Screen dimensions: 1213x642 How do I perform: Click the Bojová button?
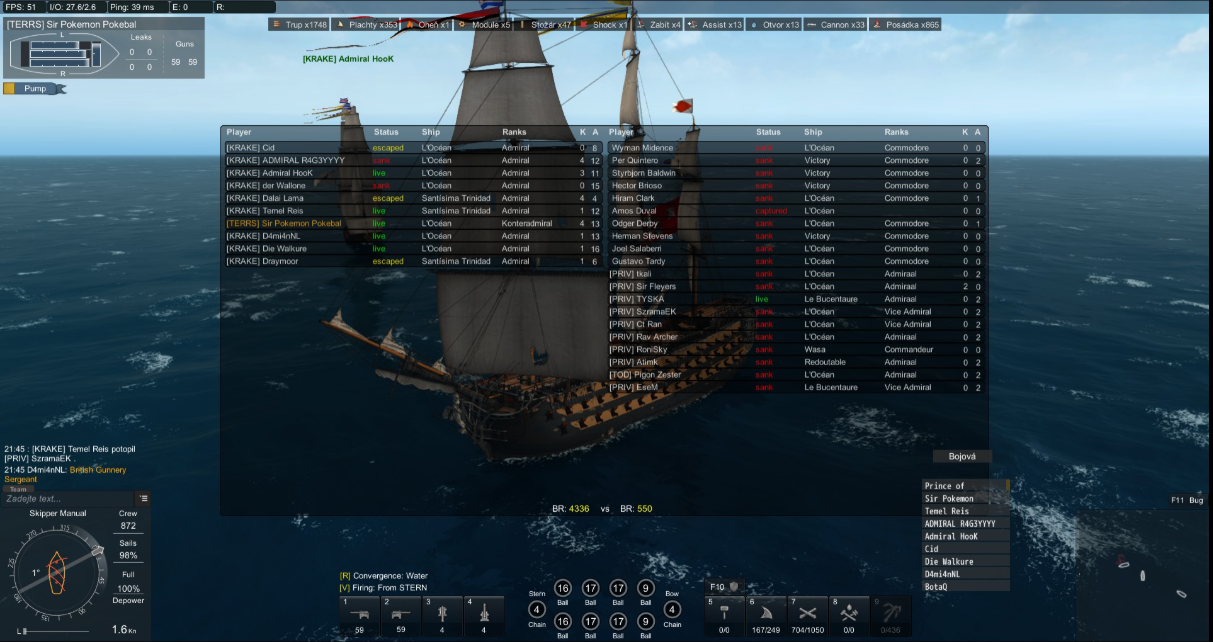click(962, 456)
